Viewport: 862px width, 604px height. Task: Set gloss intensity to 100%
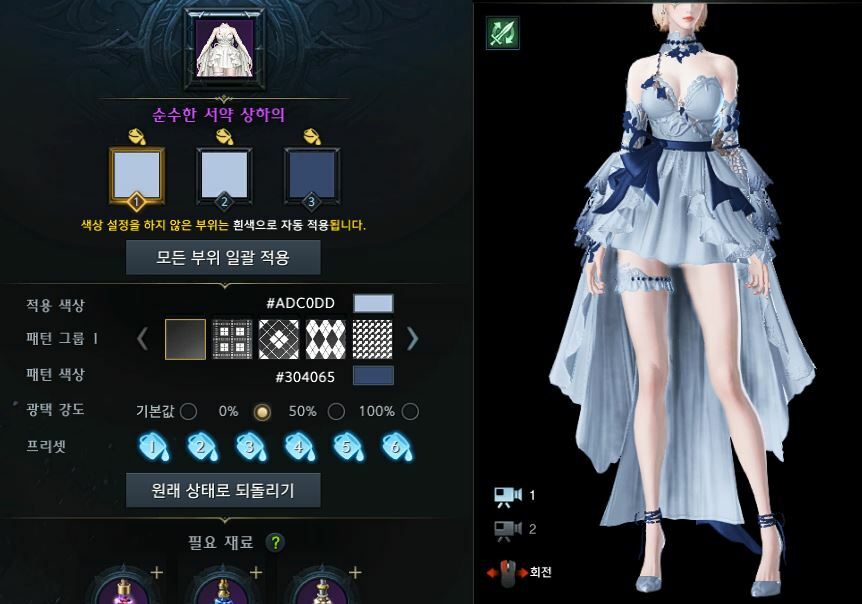410,411
